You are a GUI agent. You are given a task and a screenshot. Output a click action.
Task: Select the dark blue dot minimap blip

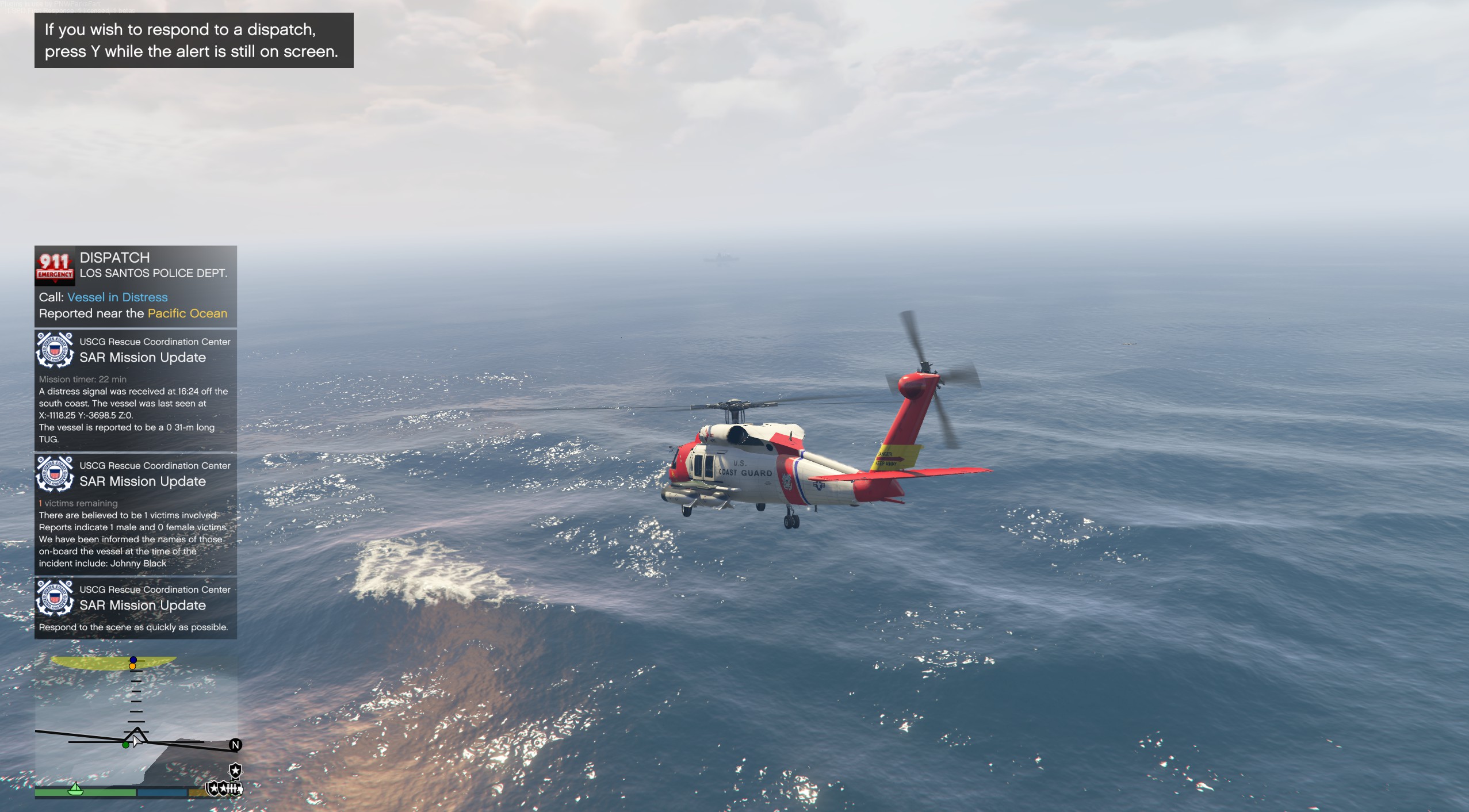tap(133, 660)
